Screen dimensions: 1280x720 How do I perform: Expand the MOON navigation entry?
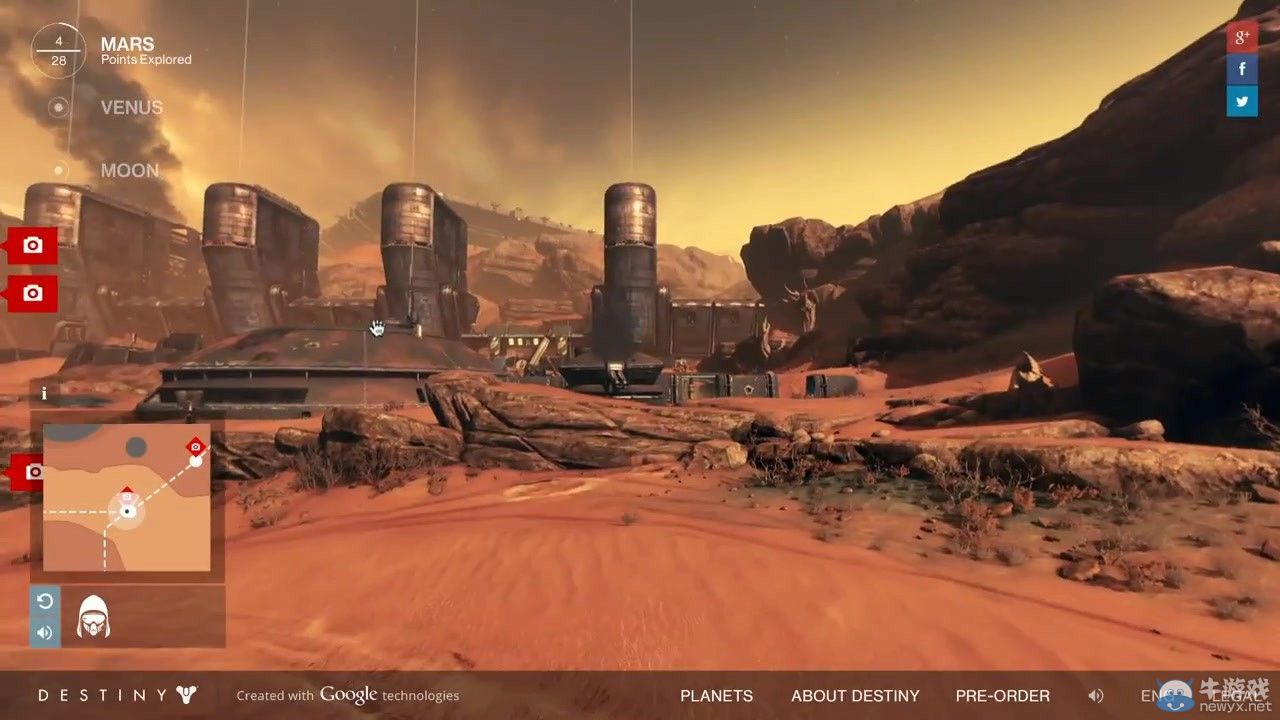point(129,170)
